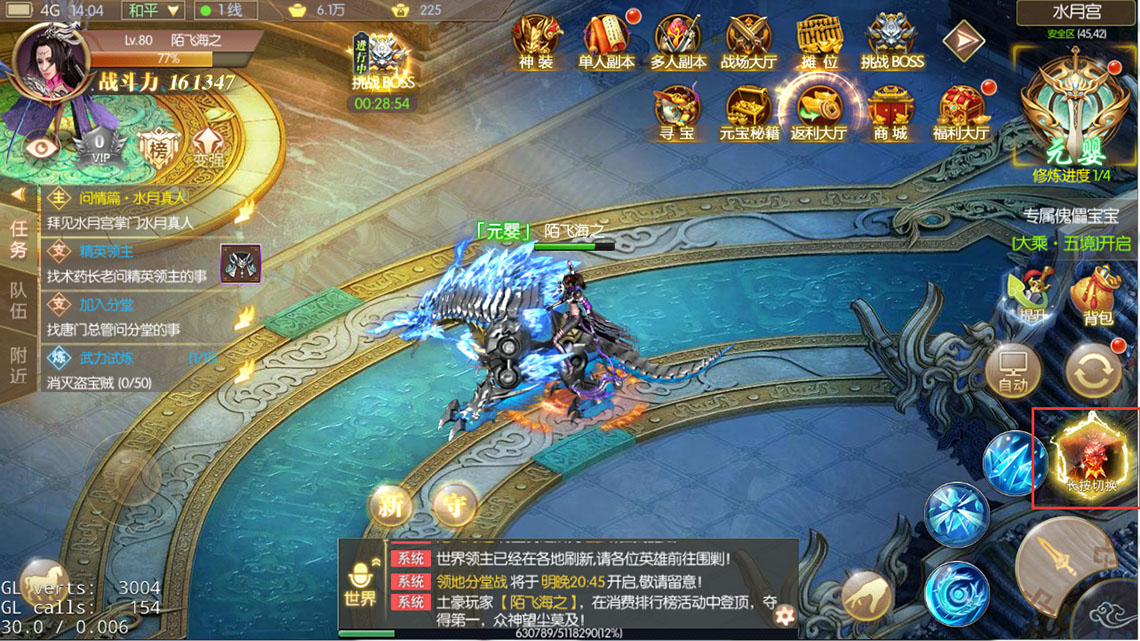Open the 元宝秘籍 ingot menu

(x=747, y=112)
